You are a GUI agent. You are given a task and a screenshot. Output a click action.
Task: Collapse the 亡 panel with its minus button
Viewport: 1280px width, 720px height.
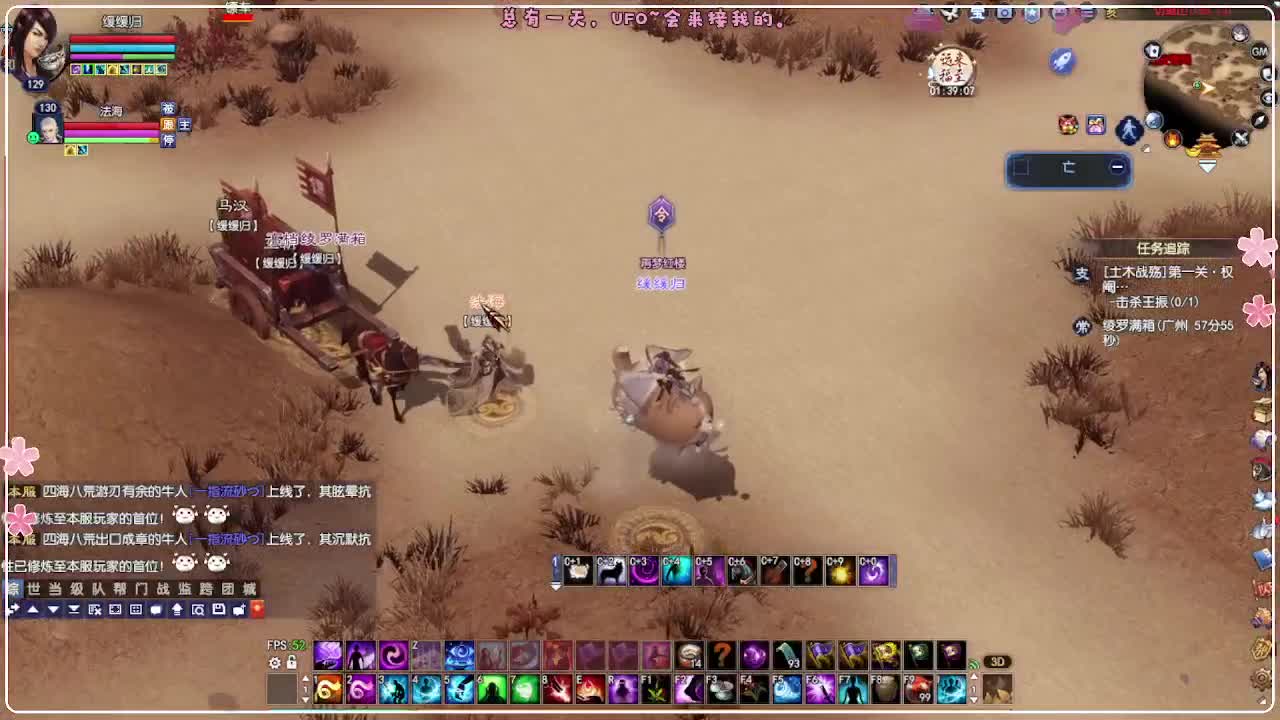(x=1117, y=167)
